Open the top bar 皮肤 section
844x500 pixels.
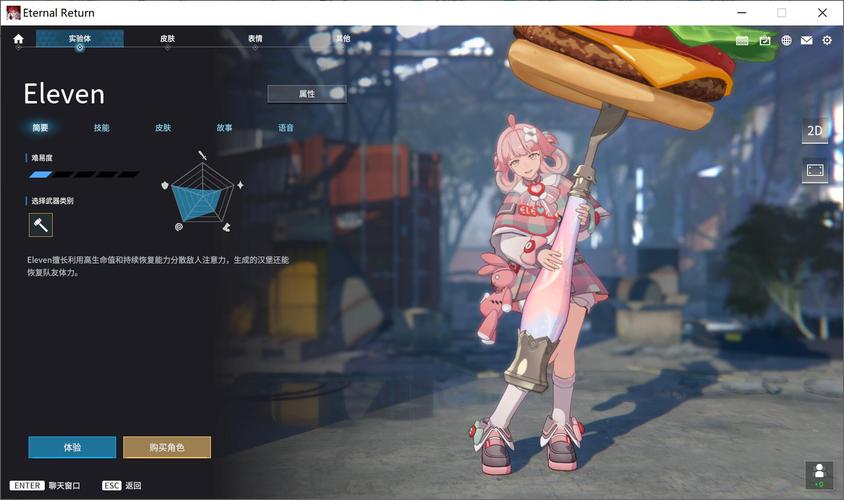click(167, 39)
